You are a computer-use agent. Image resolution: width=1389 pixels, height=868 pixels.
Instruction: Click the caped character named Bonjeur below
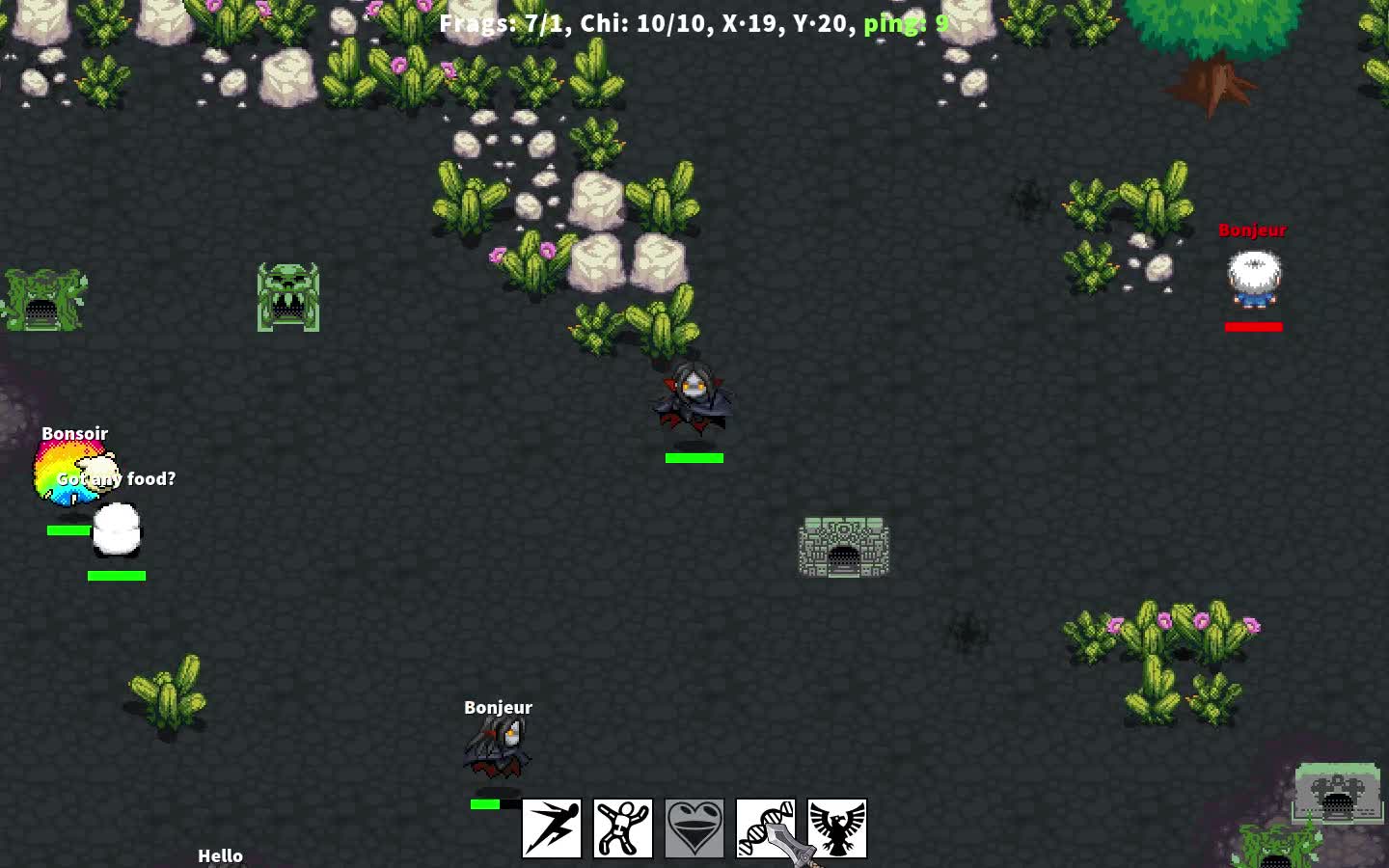coord(497,747)
